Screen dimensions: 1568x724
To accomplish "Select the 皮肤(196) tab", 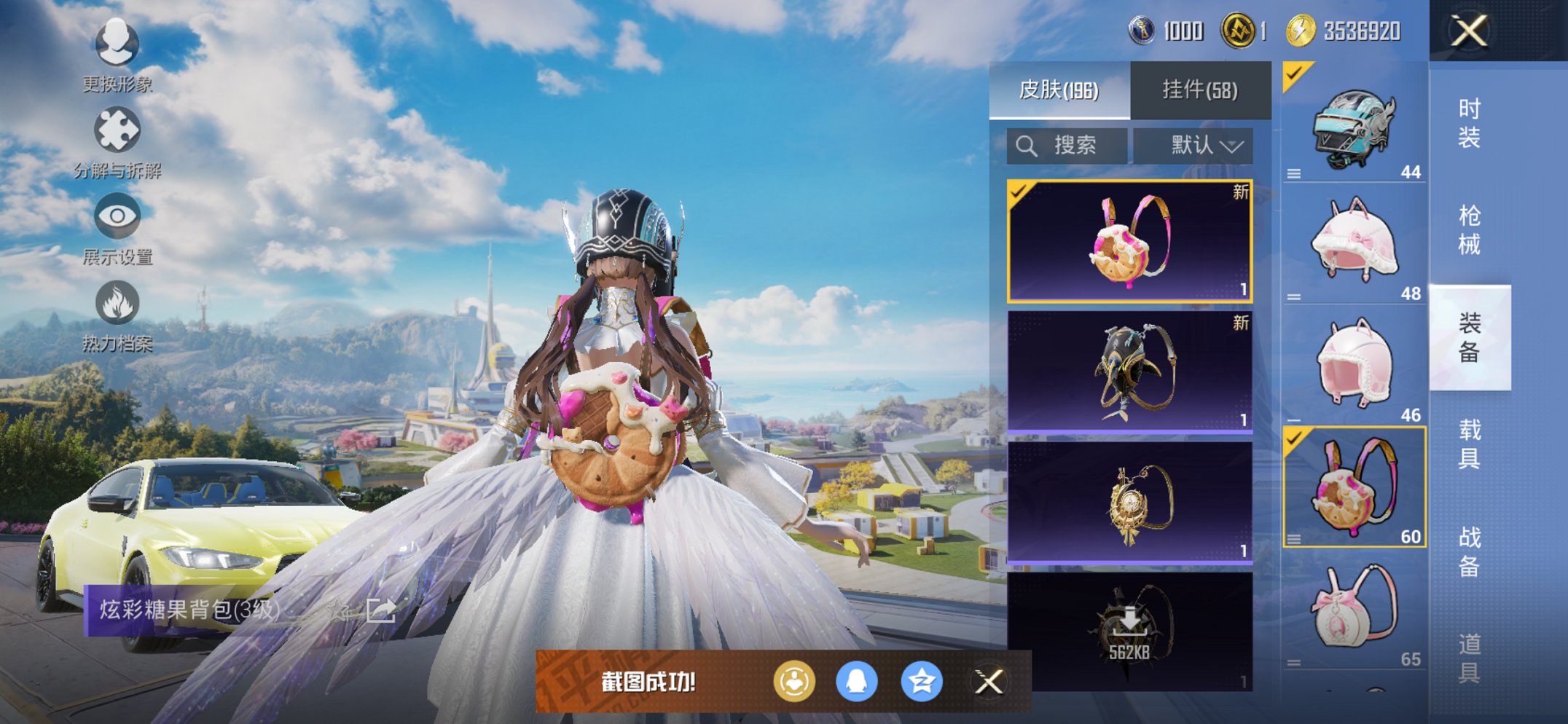I will (1059, 90).
